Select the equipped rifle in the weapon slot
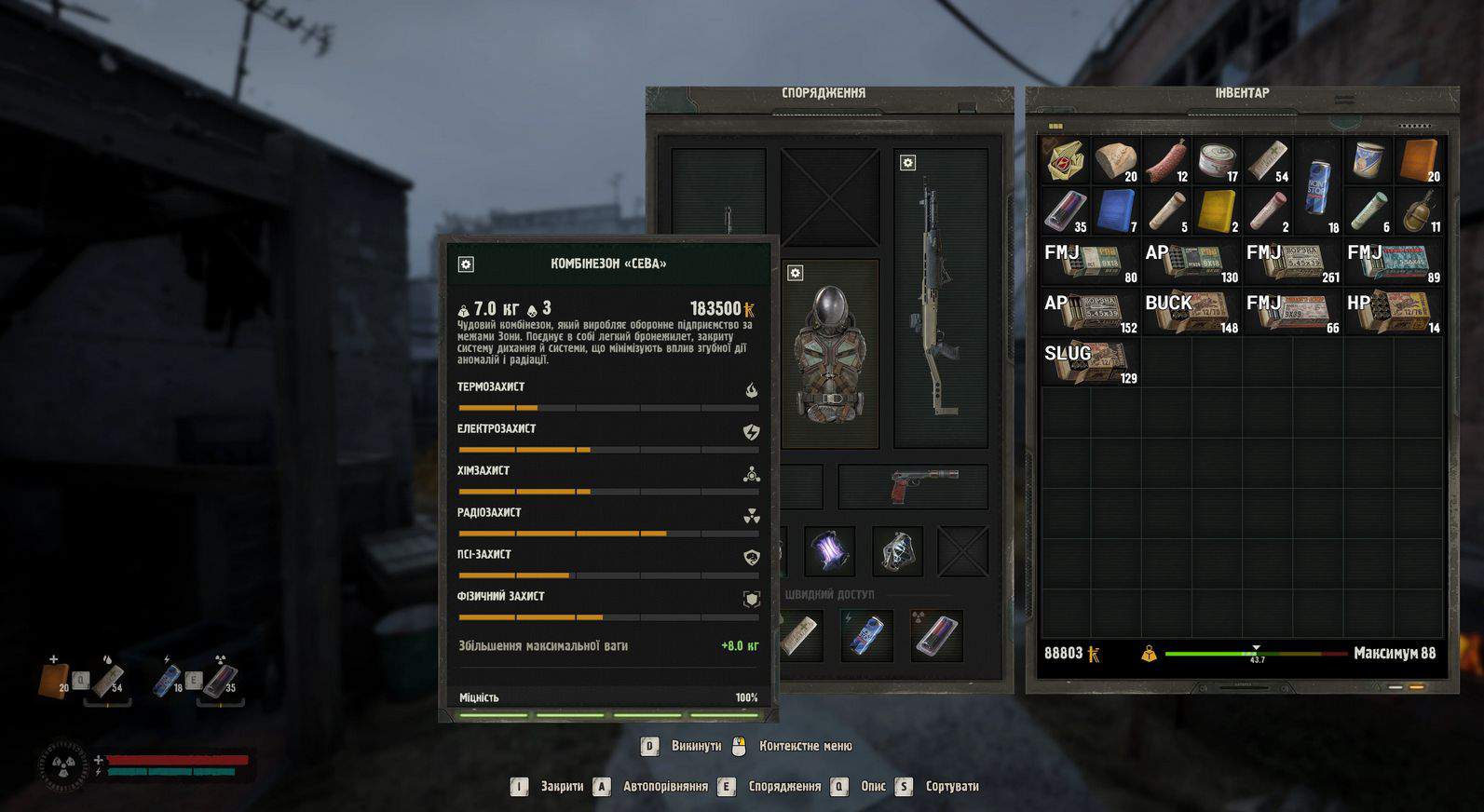Screen dimensions: 1484x812 pos(940,298)
